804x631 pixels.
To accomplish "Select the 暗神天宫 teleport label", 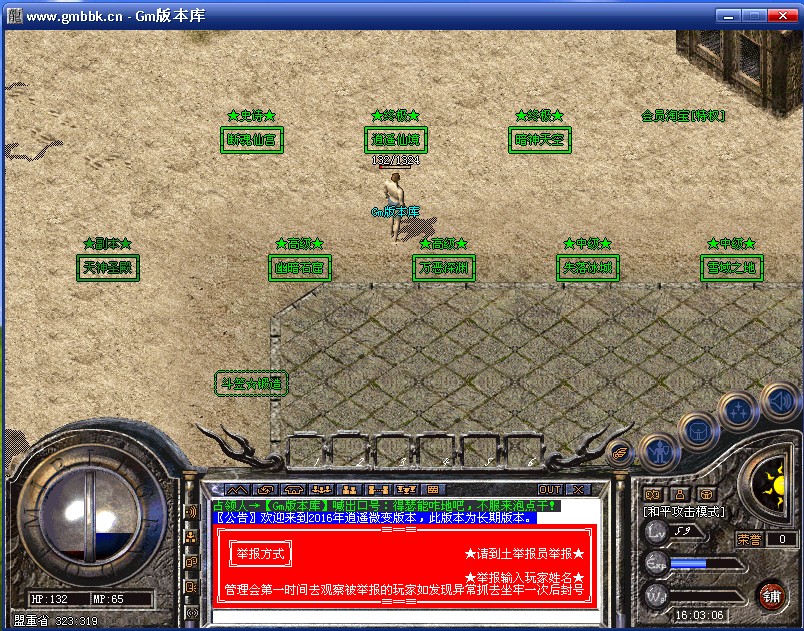I will (540, 140).
